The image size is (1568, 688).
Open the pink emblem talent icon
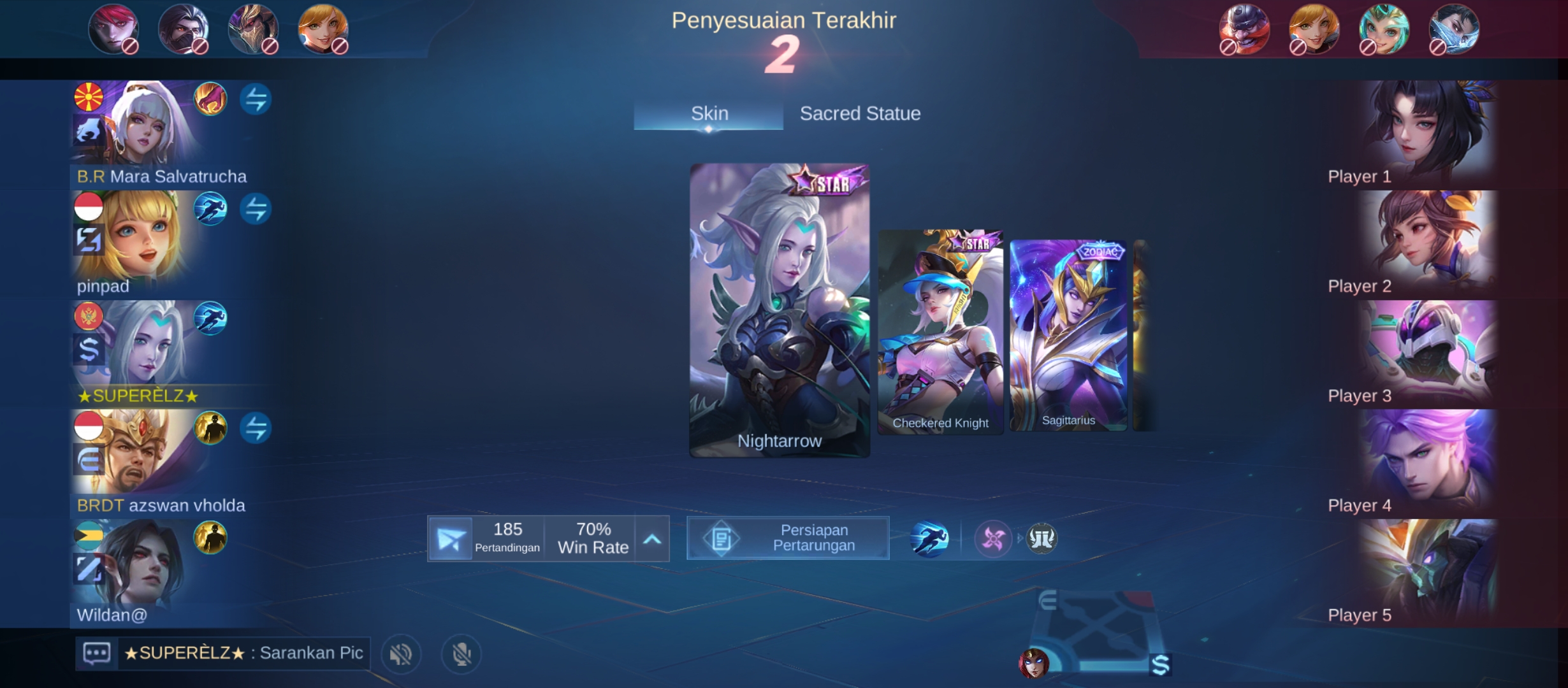pyautogui.click(x=992, y=539)
